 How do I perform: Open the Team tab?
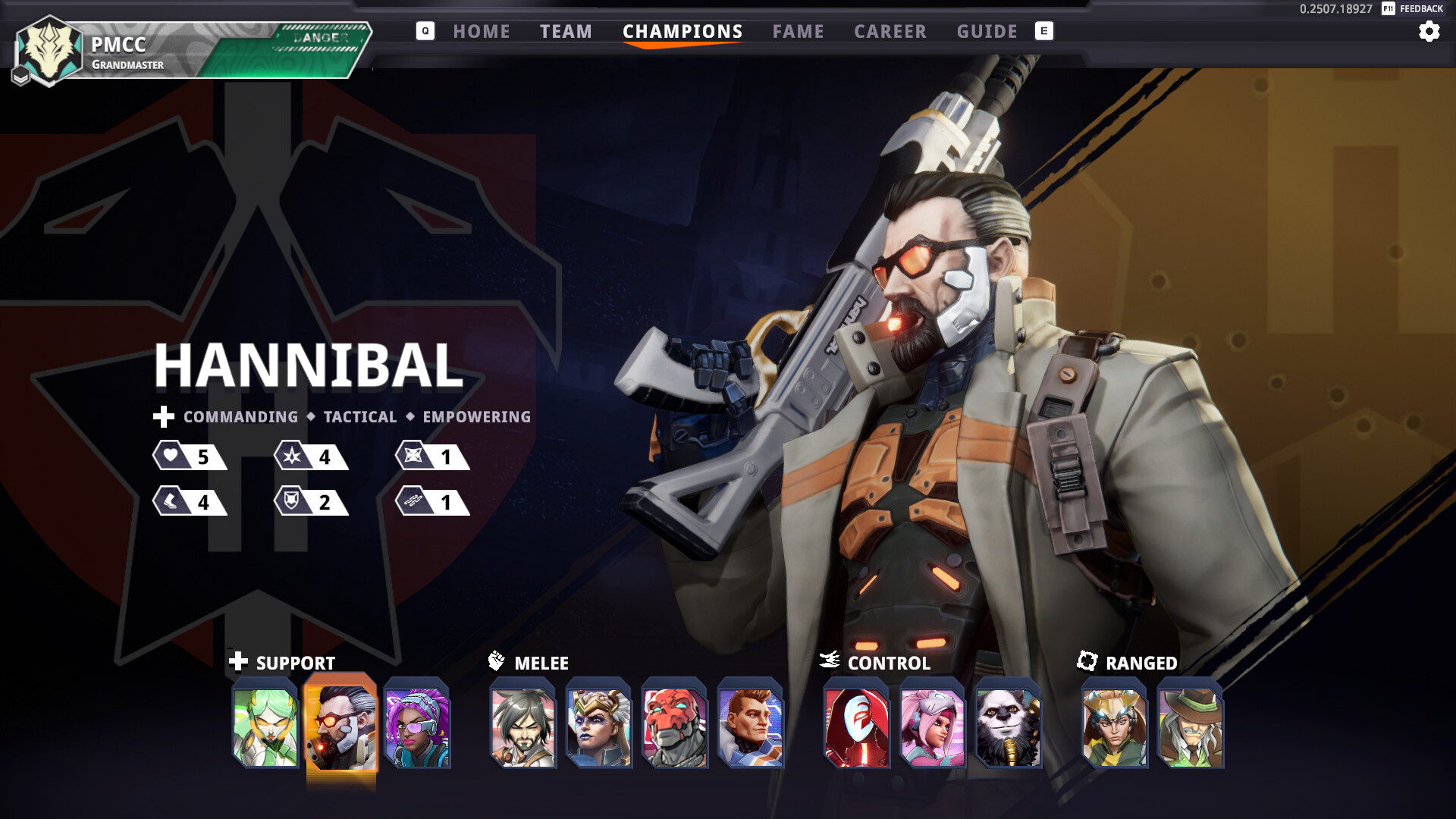tap(566, 32)
